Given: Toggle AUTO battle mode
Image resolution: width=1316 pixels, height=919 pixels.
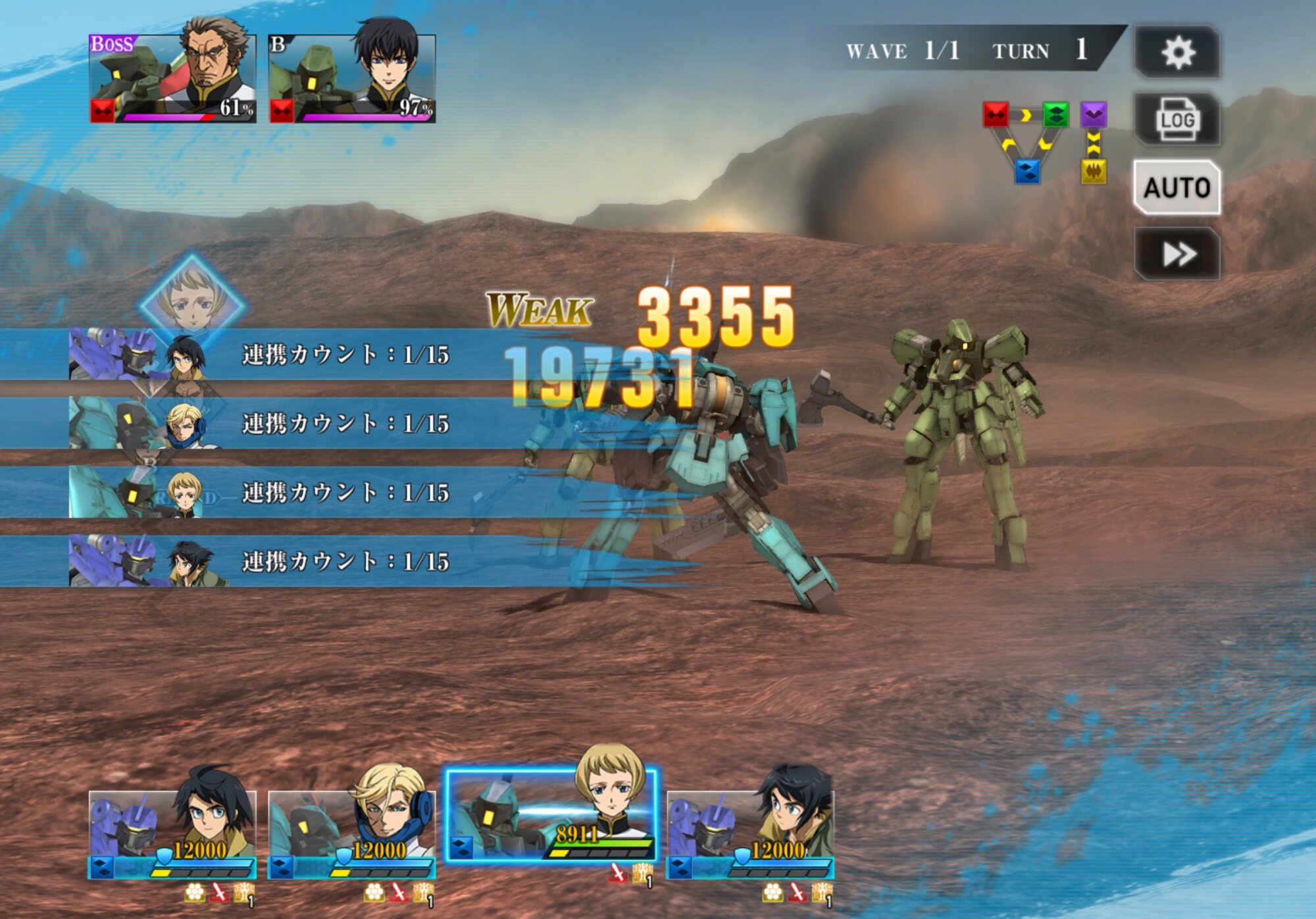Looking at the screenshot, I should pos(1177,187).
